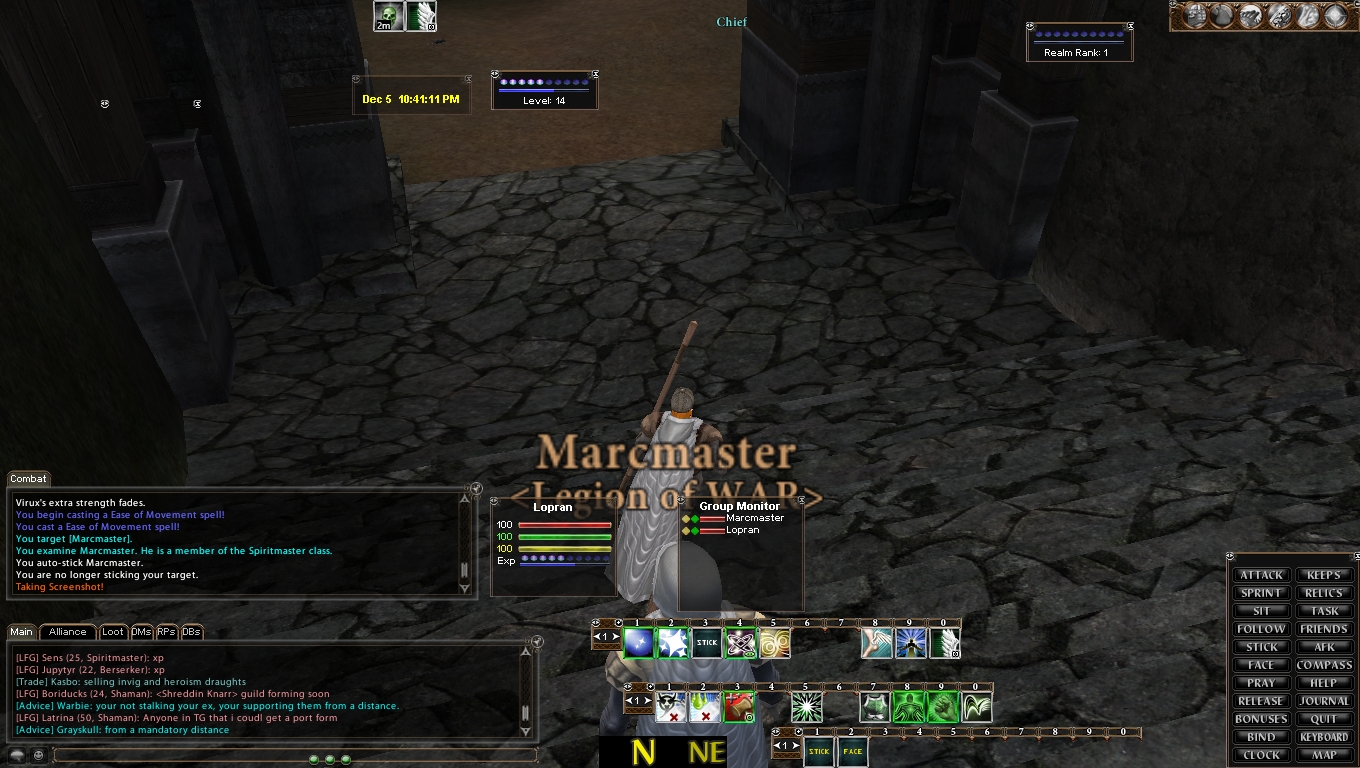The image size is (1360, 768).
Task: Open the Bonuses window
Action: click(1261, 719)
